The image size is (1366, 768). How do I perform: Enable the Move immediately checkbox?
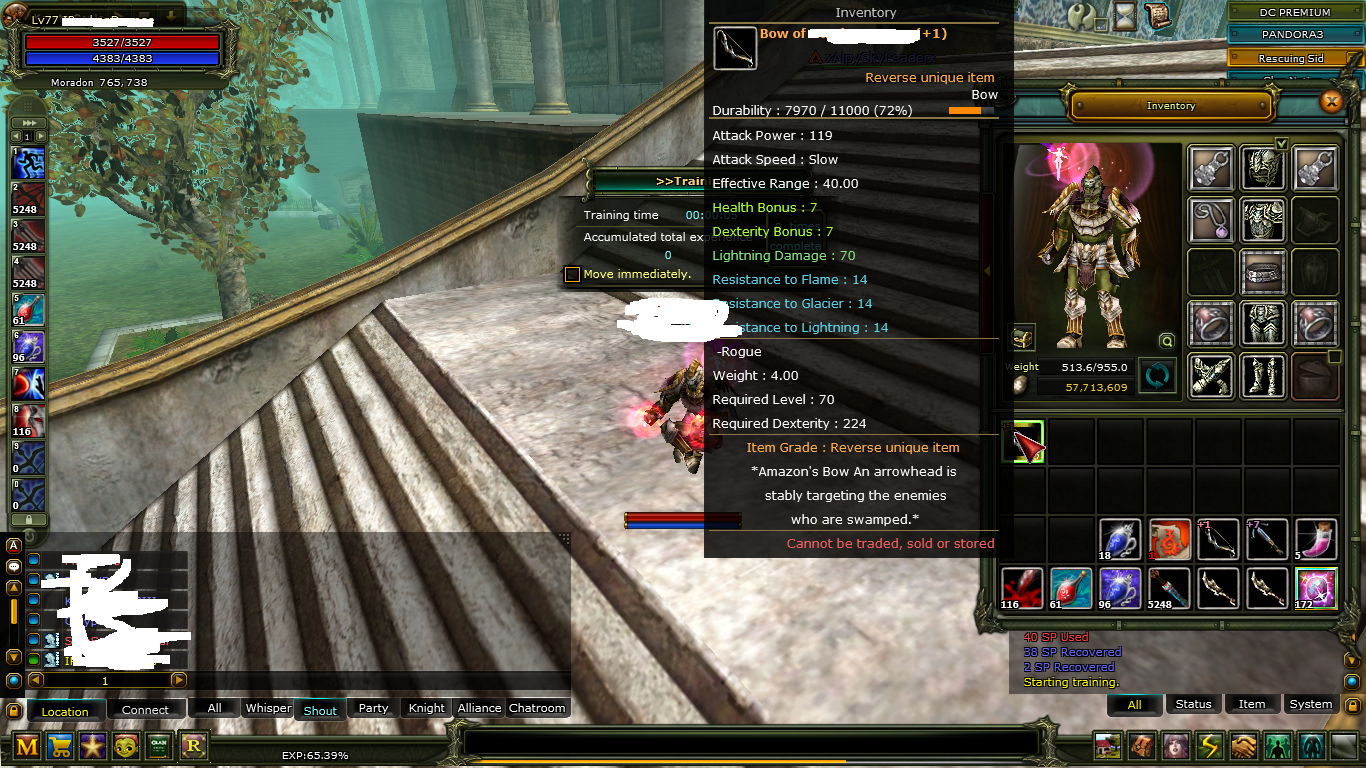coord(573,274)
